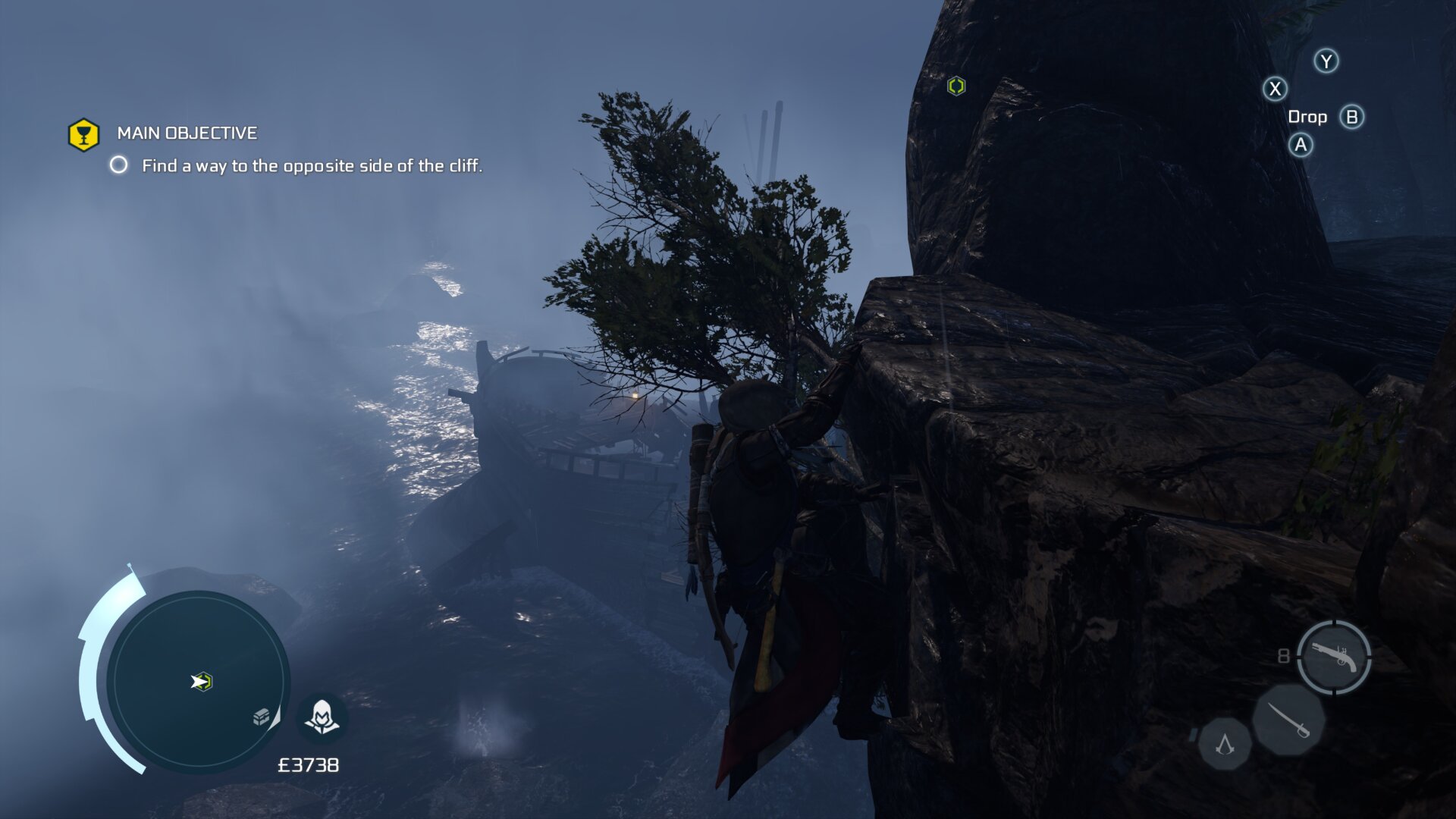Open the Main Objective trophy icon
Screen dimensions: 1456x819
click(x=84, y=135)
